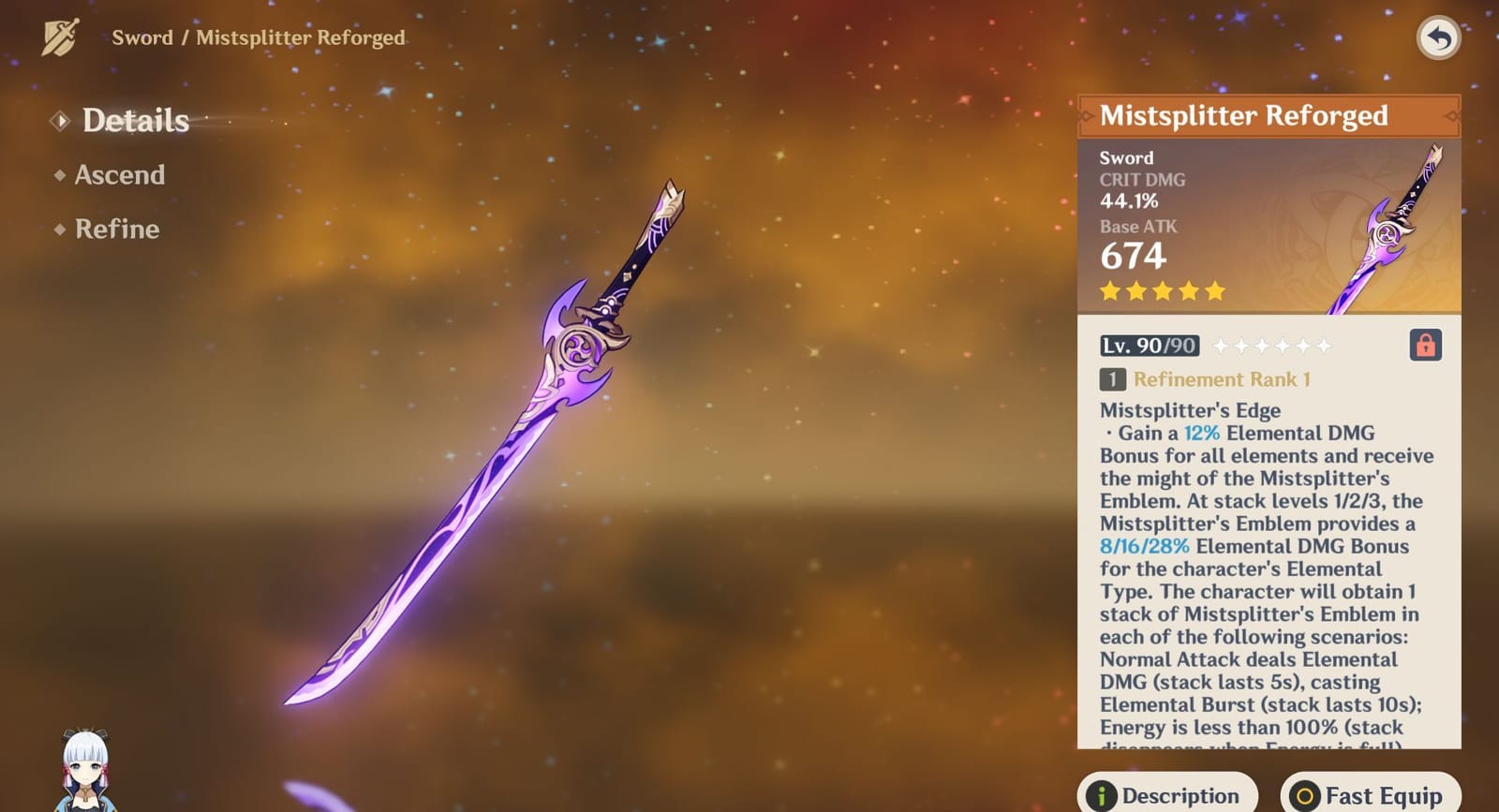This screenshot has height=812, width=1499.
Task: Switch to the Details section
Action: (x=135, y=120)
